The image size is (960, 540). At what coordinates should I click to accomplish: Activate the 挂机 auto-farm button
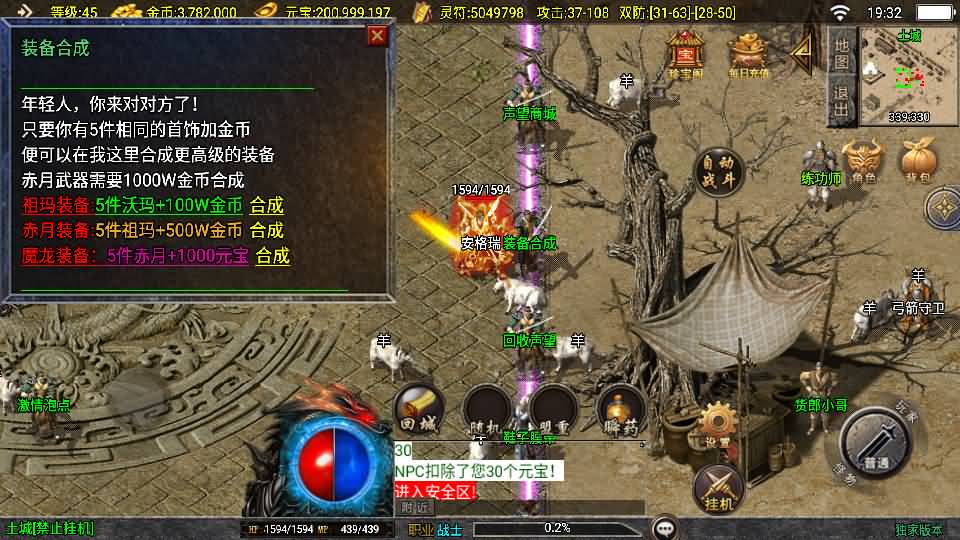[x=717, y=487]
